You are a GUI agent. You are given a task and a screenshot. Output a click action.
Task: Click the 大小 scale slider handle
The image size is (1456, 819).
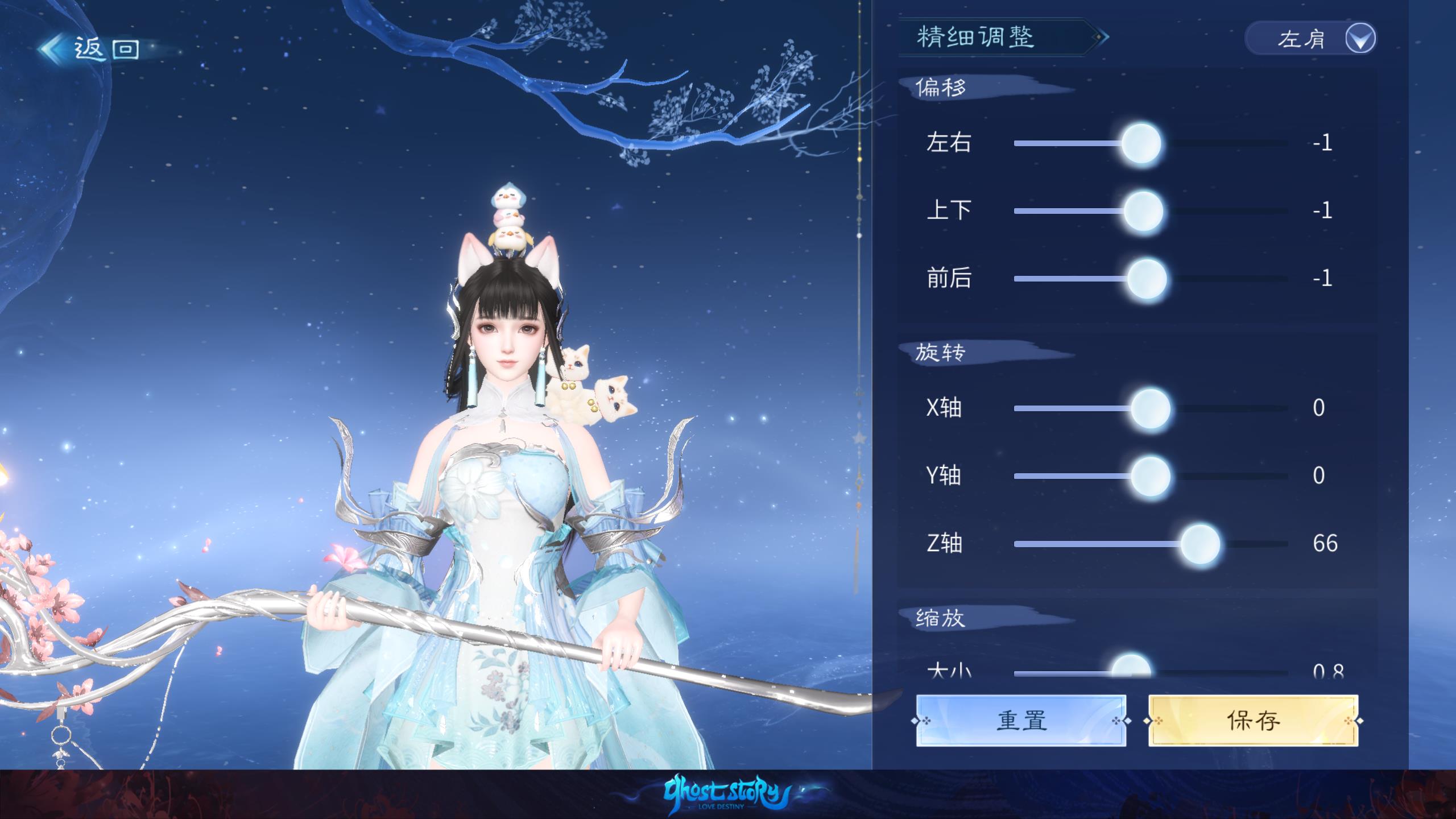tap(1131, 668)
